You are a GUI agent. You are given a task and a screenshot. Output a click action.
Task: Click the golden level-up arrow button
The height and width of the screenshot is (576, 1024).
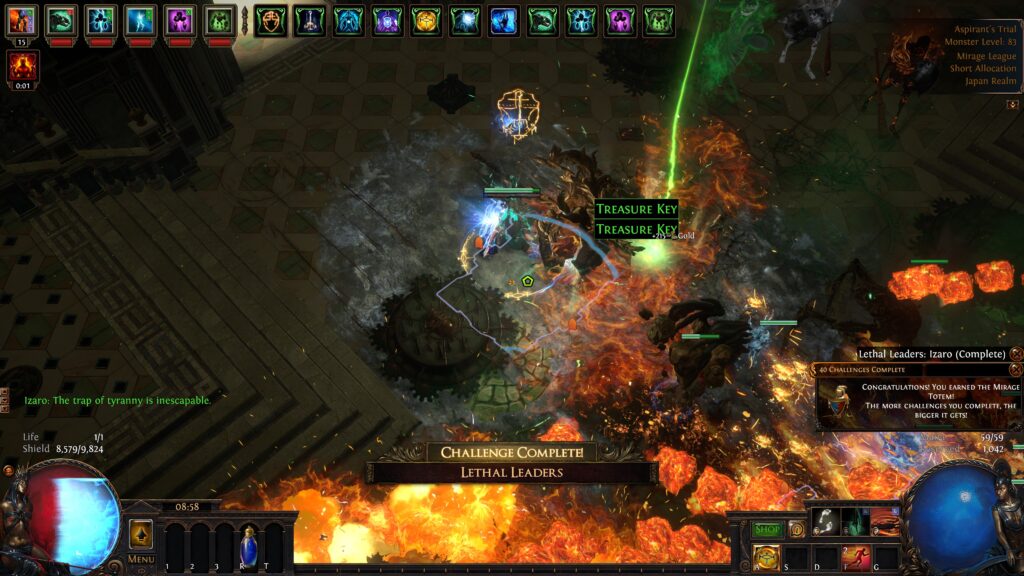[141, 533]
